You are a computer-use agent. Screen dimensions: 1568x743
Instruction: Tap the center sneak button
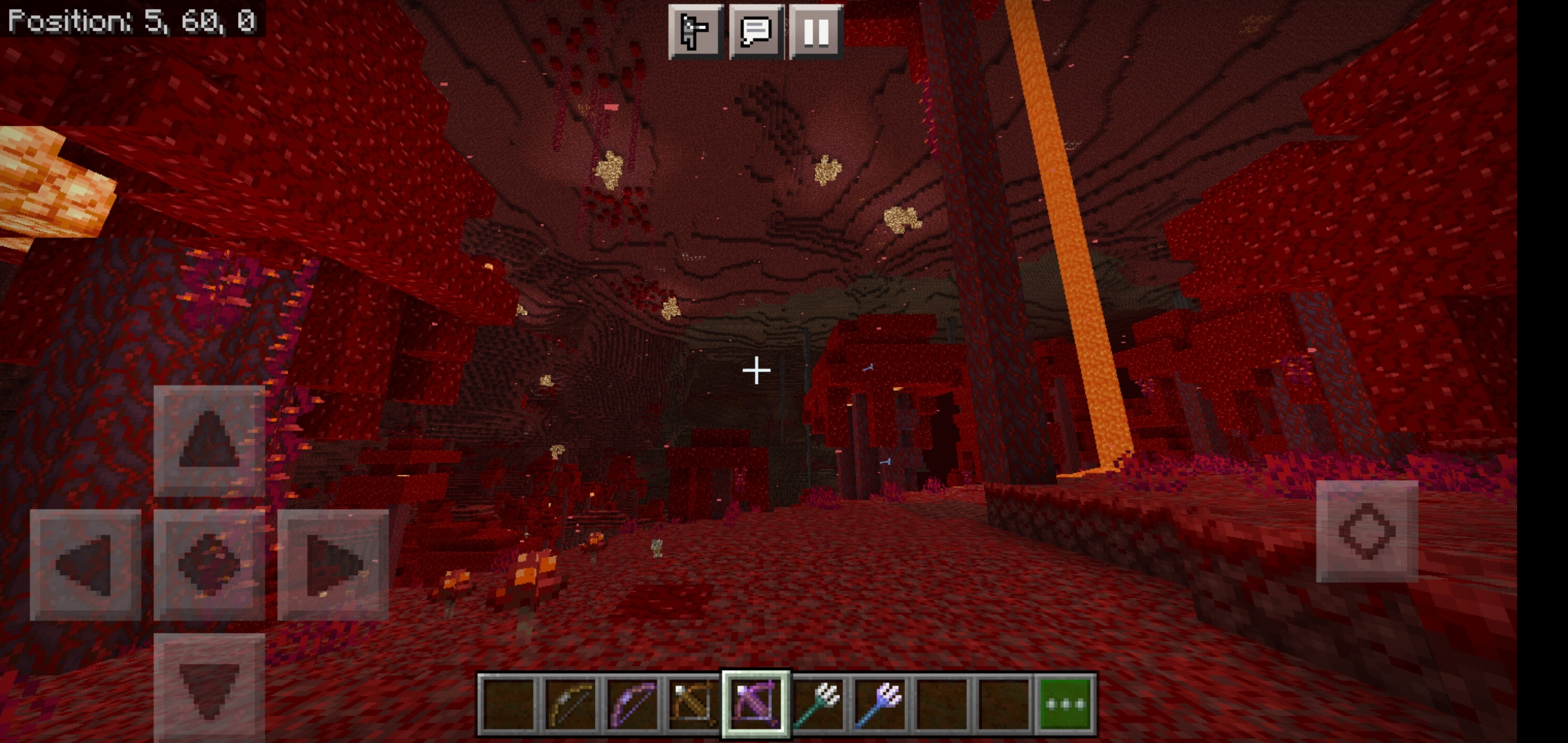tap(209, 565)
